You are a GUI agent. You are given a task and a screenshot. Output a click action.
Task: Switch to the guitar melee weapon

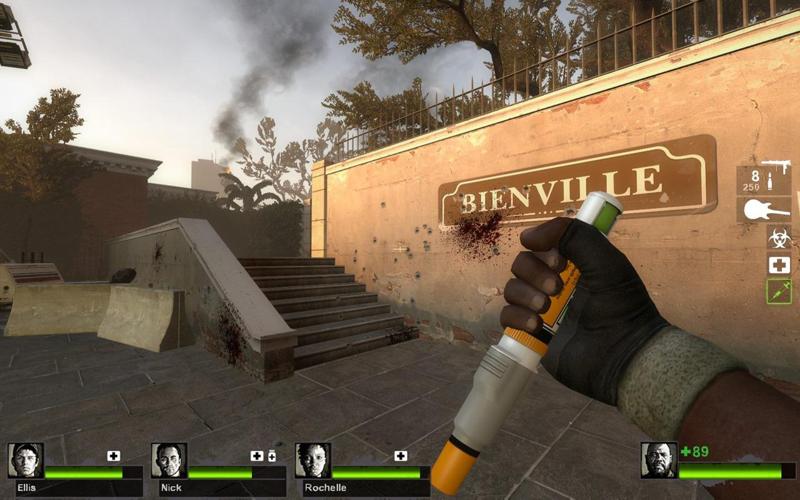[764, 211]
